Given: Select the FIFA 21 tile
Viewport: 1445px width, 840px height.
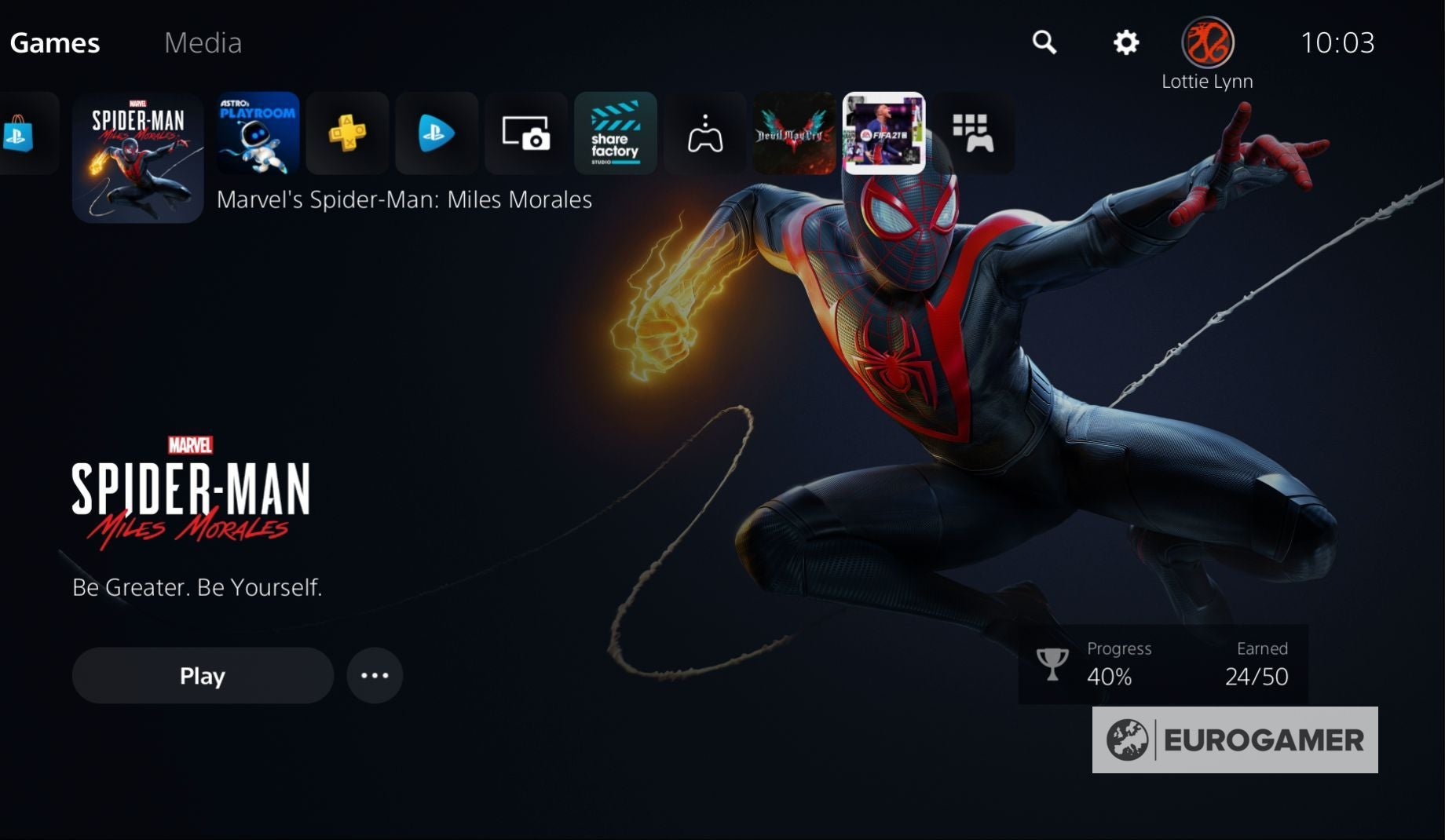Looking at the screenshot, I should click(884, 132).
